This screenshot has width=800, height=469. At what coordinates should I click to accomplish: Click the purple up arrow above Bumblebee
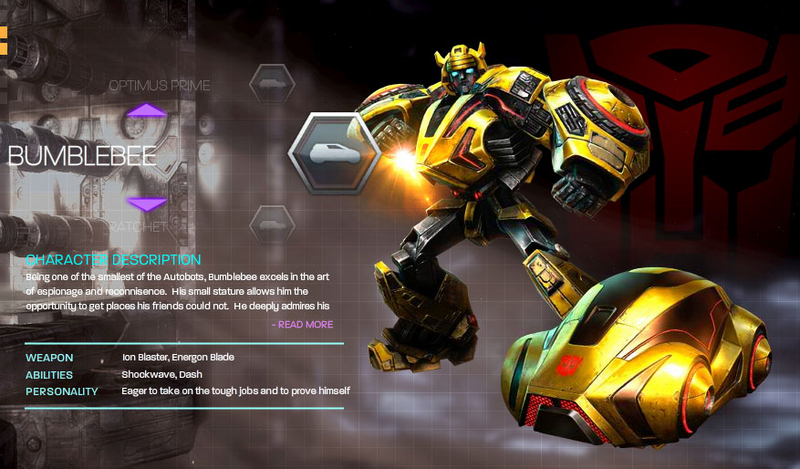(147, 111)
